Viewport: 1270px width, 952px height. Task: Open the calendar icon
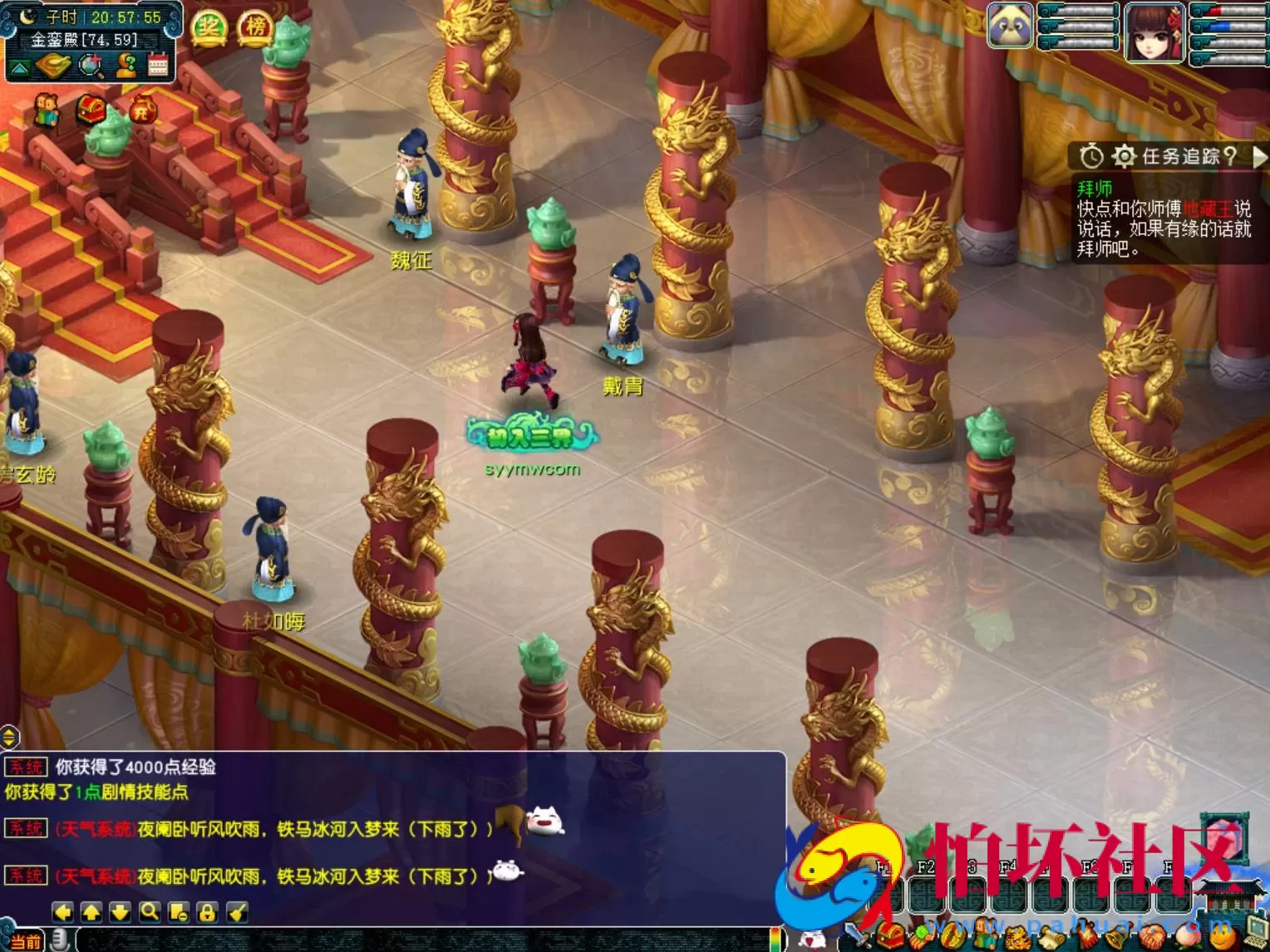point(158,65)
